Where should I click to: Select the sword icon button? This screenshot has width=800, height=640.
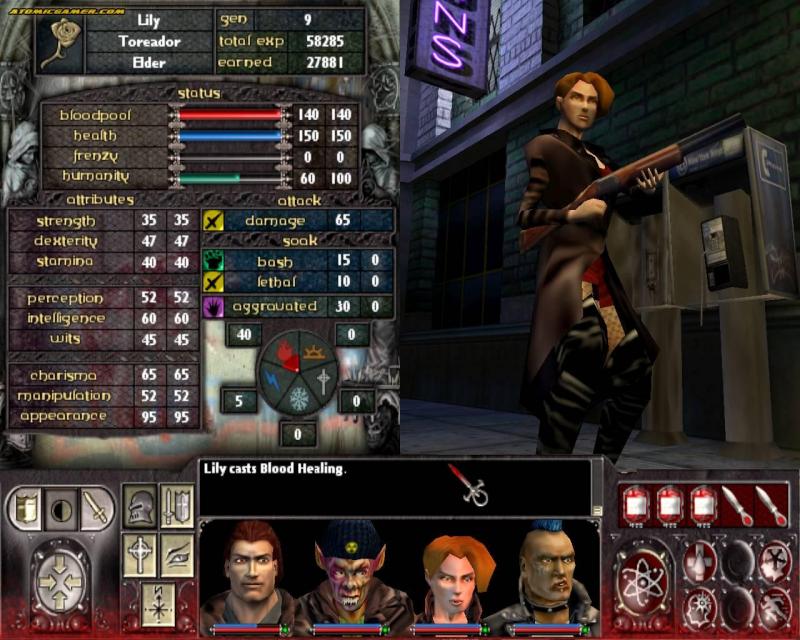pos(94,508)
